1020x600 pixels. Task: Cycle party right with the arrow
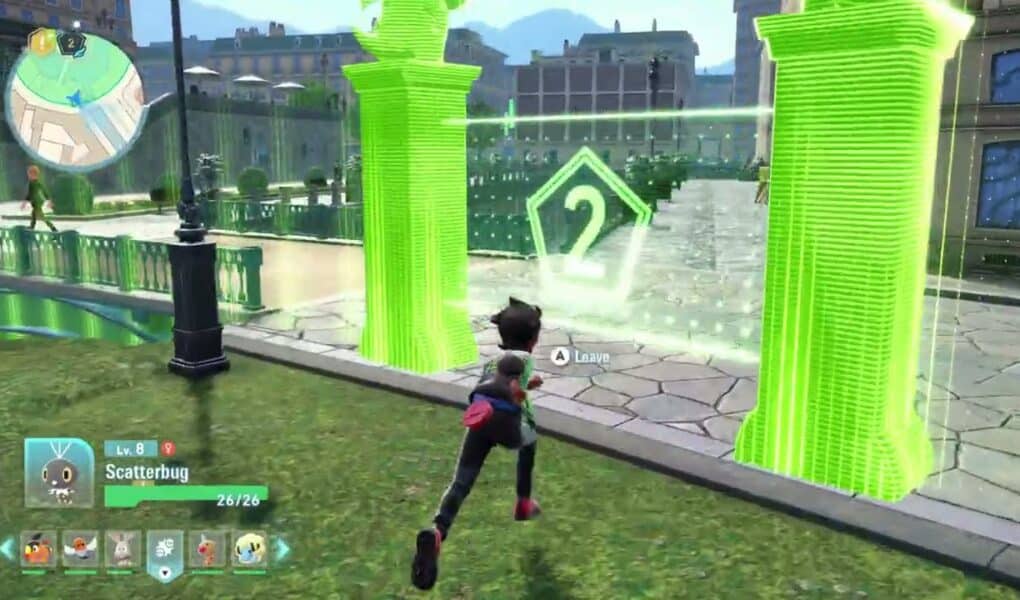[x=283, y=548]
